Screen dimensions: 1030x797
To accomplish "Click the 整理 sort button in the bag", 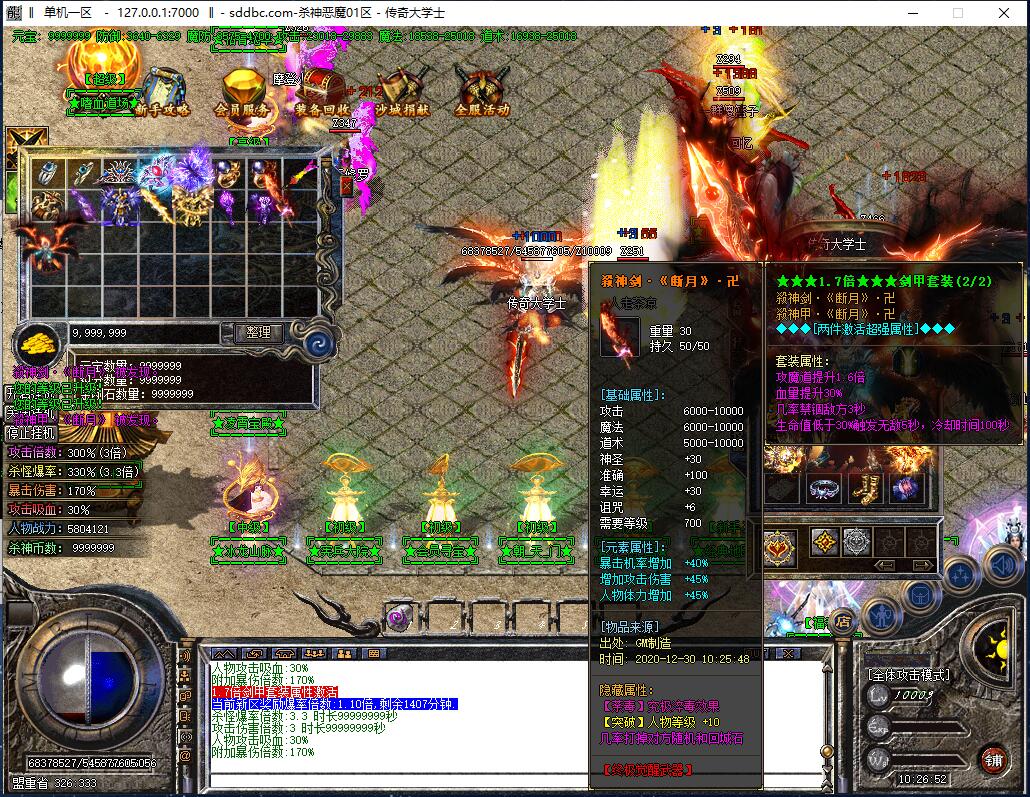I will tap(259, 332).
